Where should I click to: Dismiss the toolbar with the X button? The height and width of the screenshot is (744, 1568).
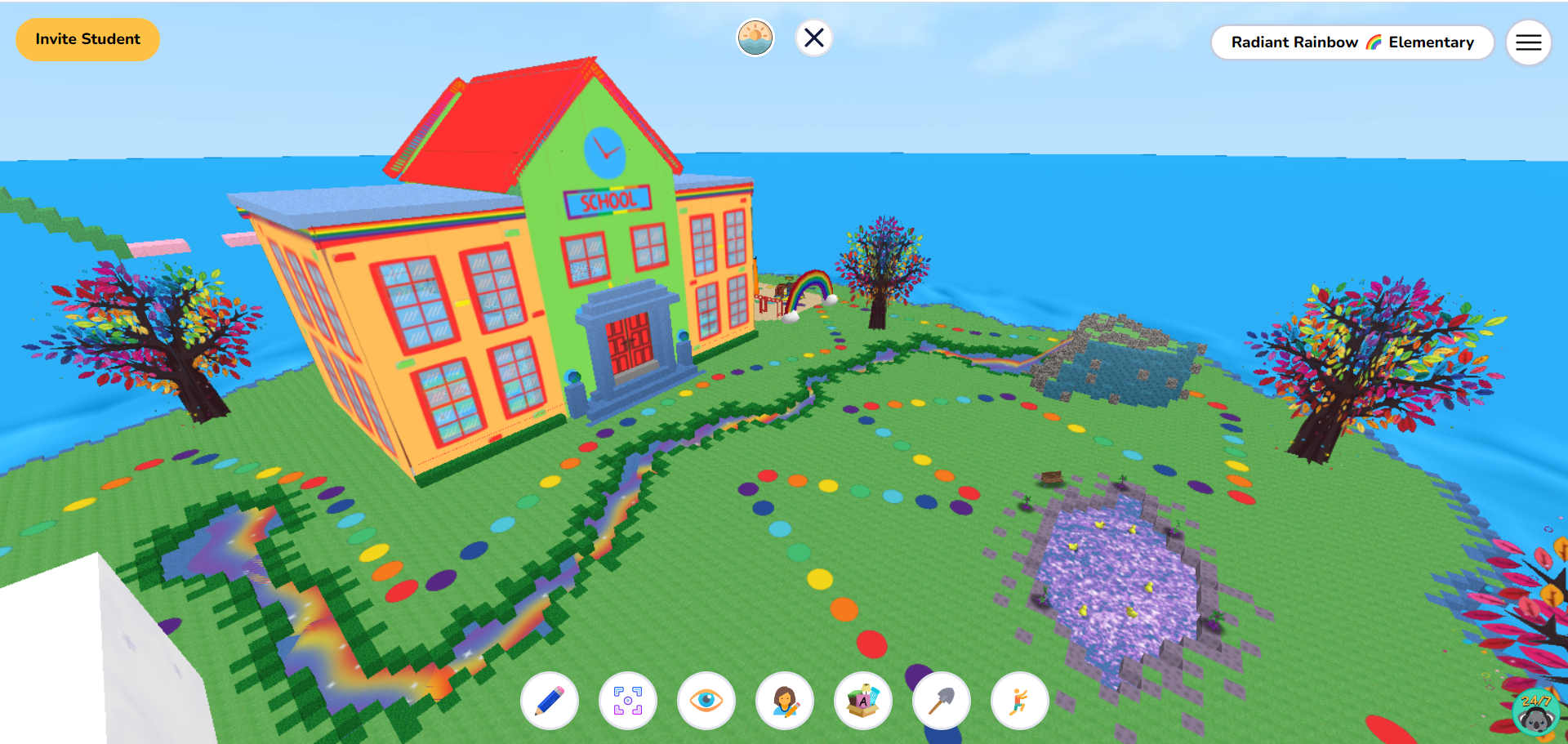pos(813,38)
